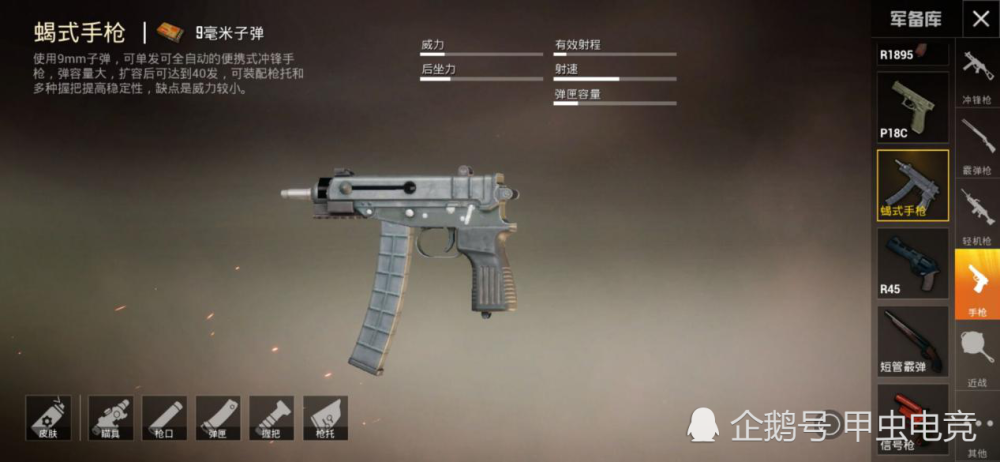Choose the R45 revolver in the list
The image size is (1000, 462).
[x=912, y=263]
